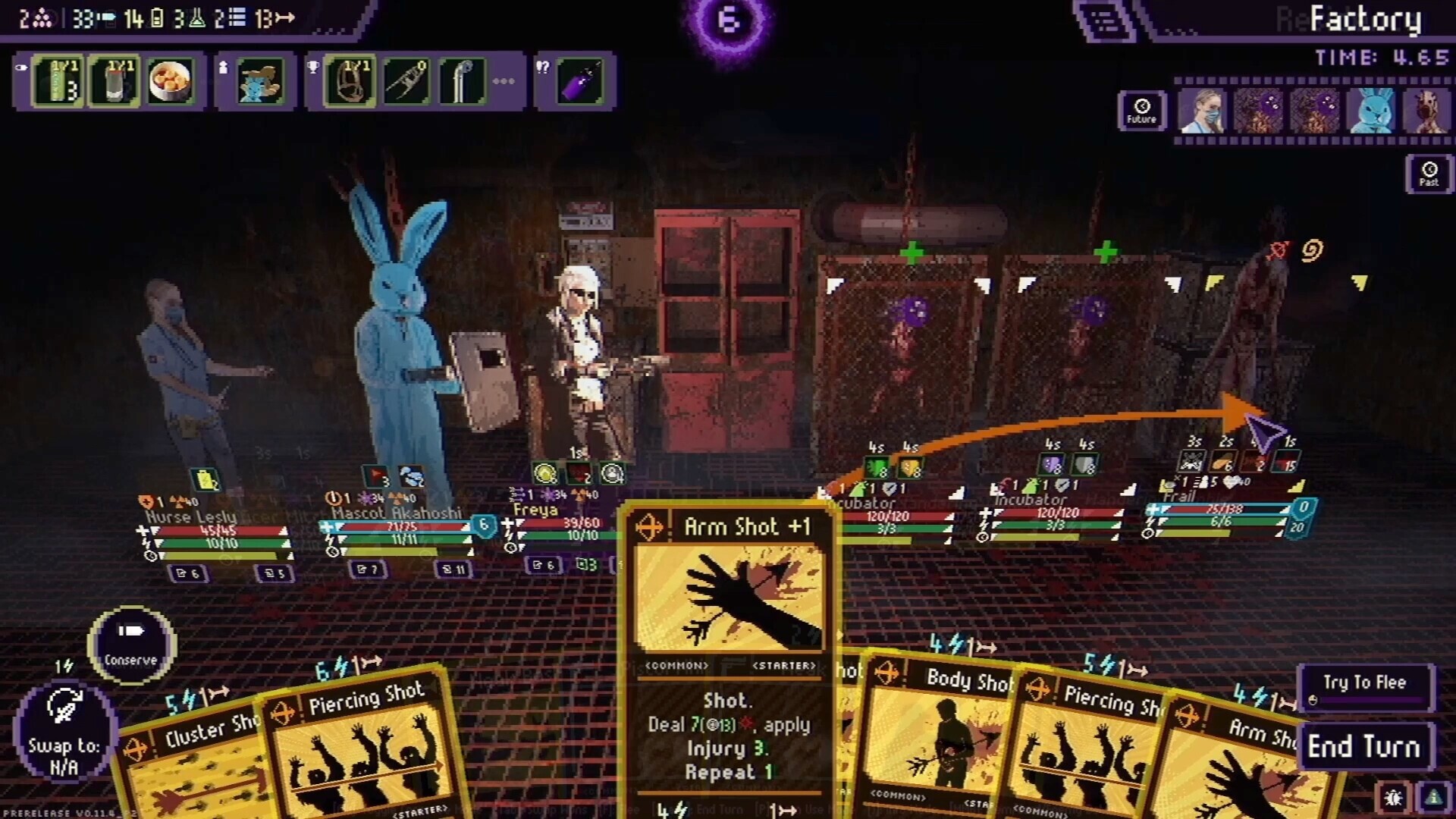Click the bug report icon in bottom-right corner
1456x819 pixels.
pyautogui.click(x=1393, y=796)
